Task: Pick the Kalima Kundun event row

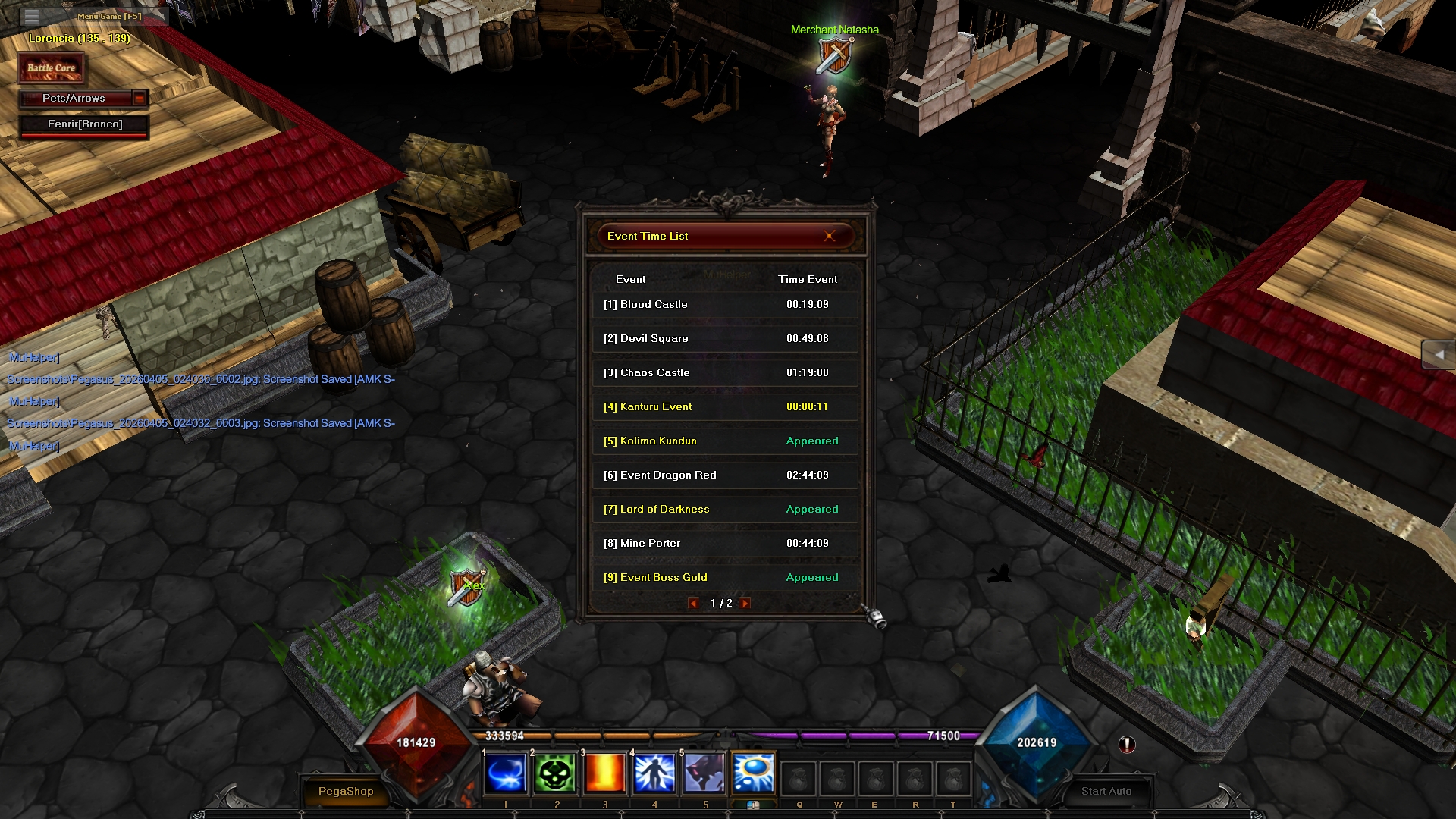Action: point(724,441)
